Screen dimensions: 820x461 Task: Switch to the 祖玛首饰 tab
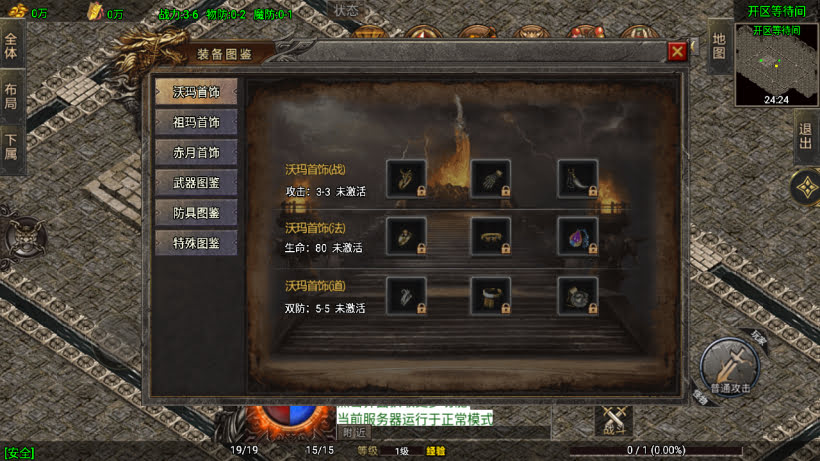coord(196,123)
